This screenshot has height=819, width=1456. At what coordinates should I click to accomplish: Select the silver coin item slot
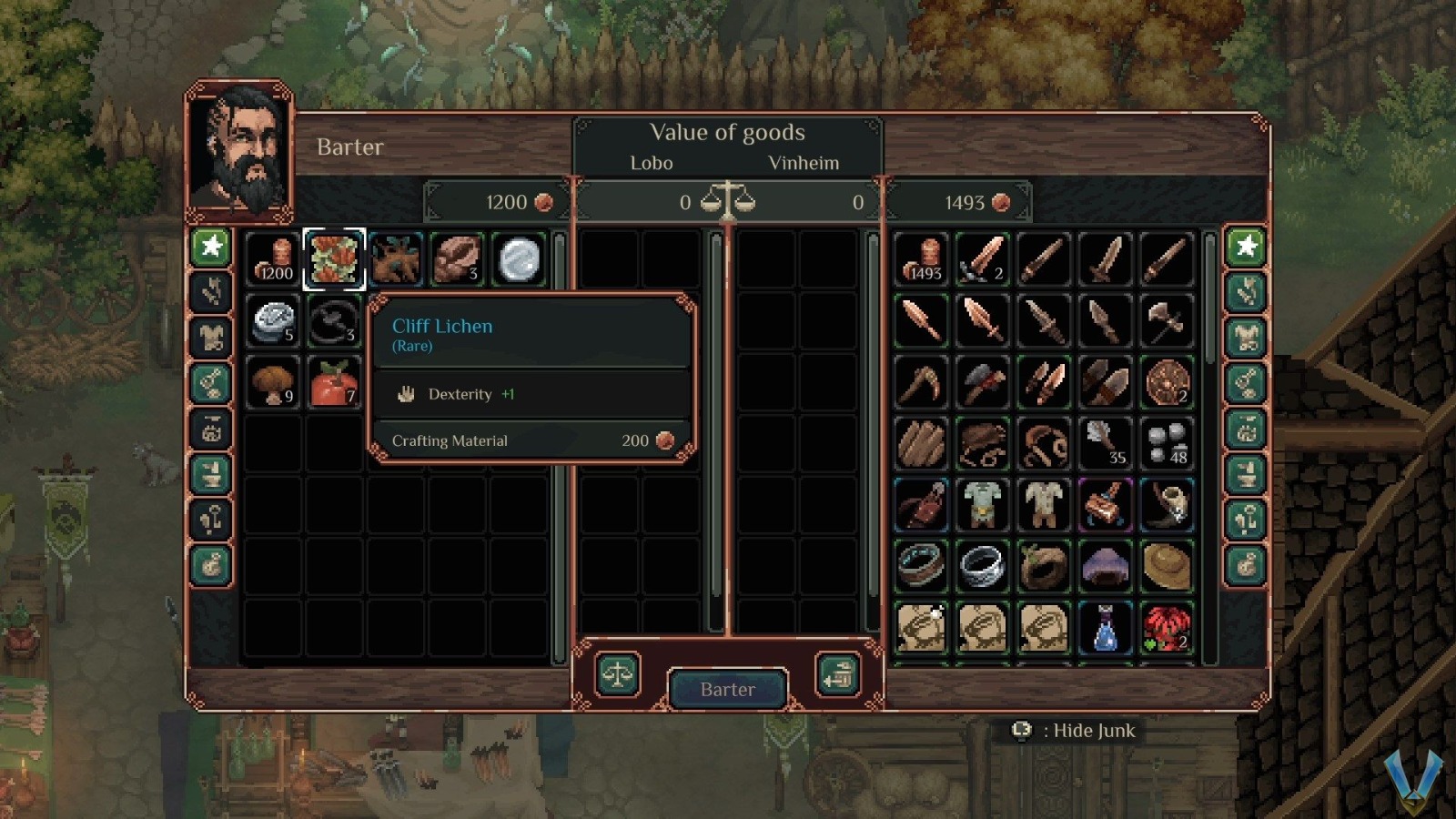pos(520,259)
